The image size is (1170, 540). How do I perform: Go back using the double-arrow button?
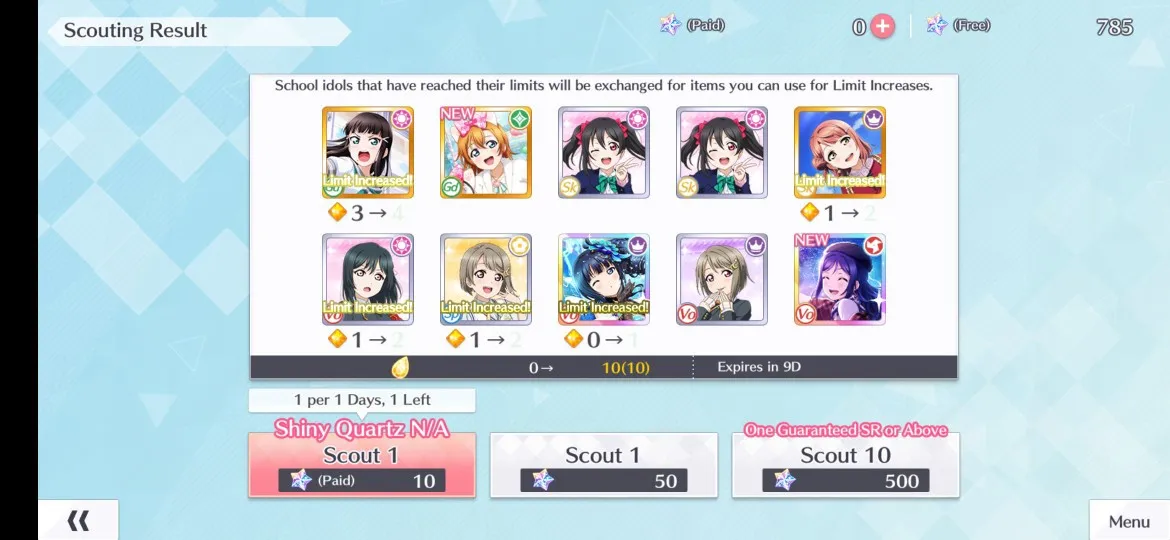coord(78,520)
